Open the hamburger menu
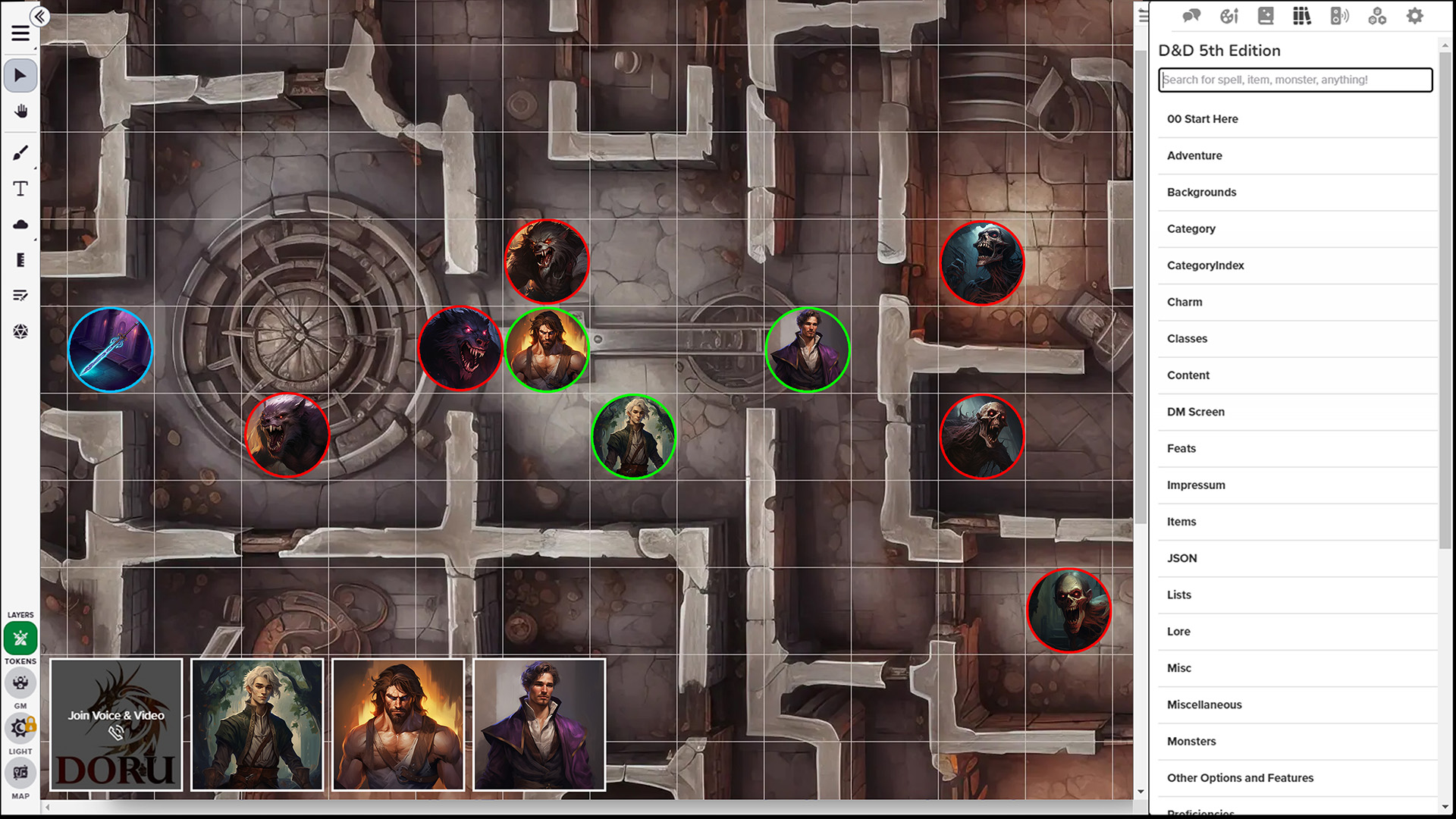This screenshot has width=1456, height=819. (x=20, y=34)
